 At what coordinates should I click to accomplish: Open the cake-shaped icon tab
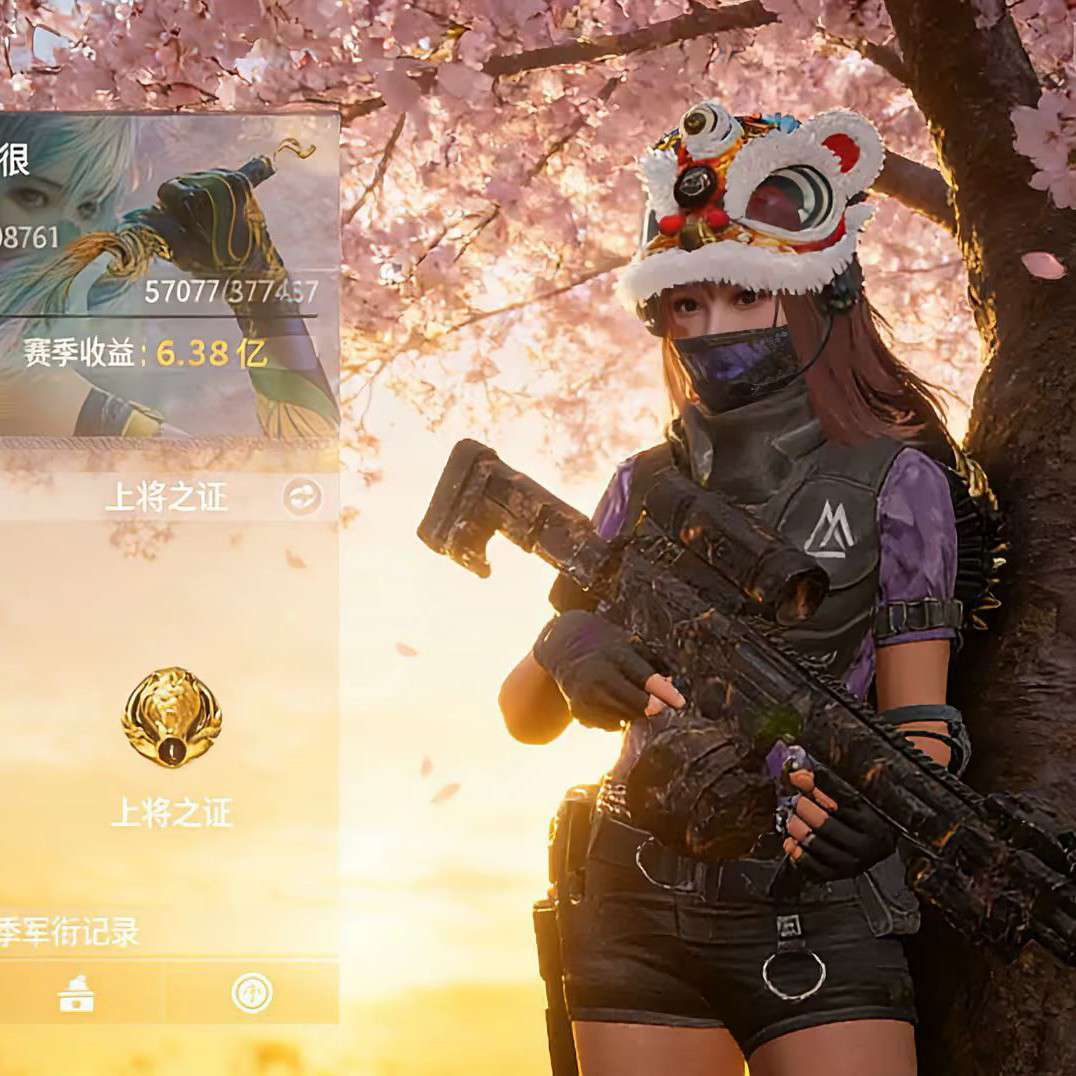pyautogui.click(x=77, y=993)
